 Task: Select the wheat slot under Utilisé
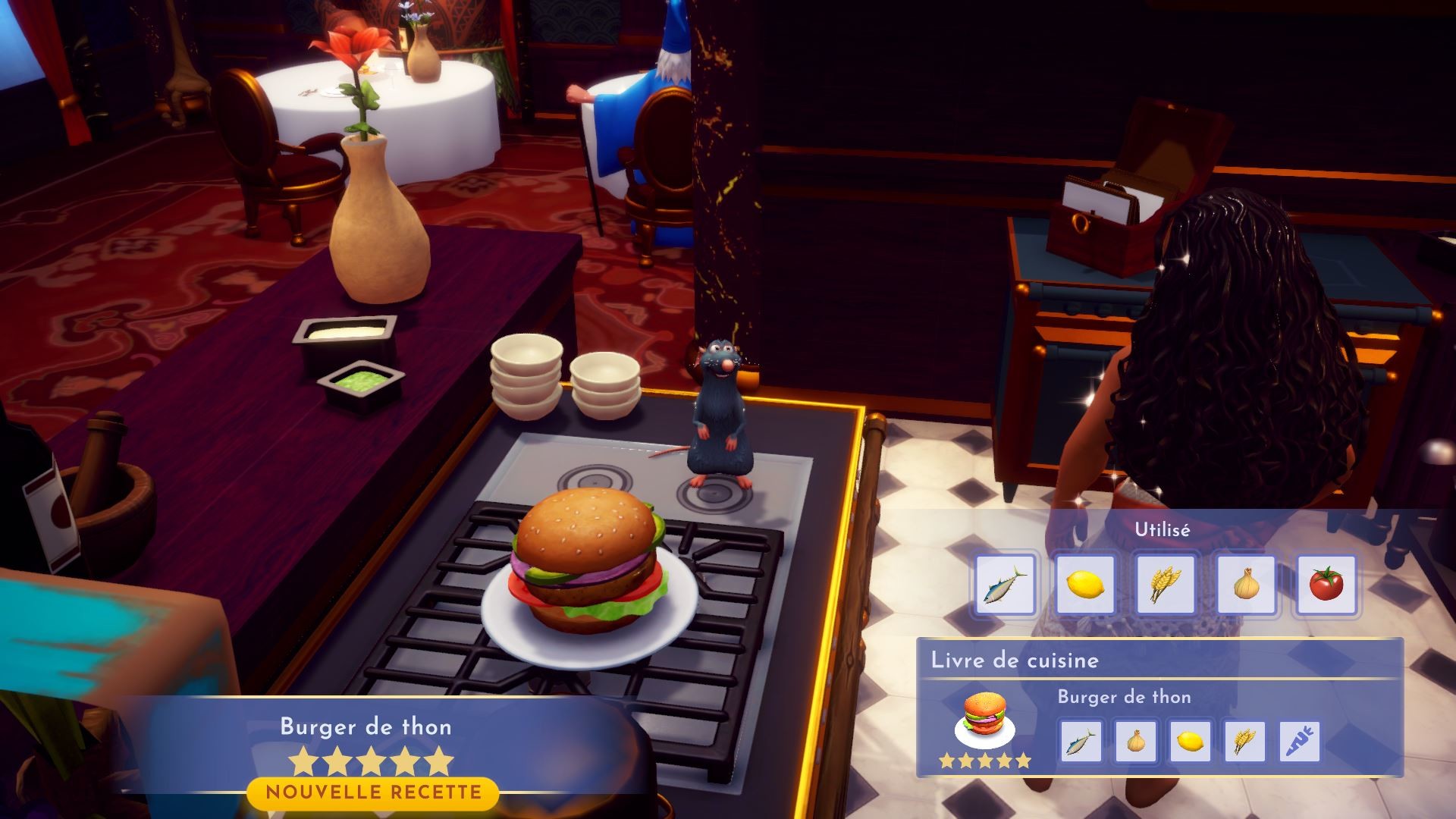[1165, 585]
